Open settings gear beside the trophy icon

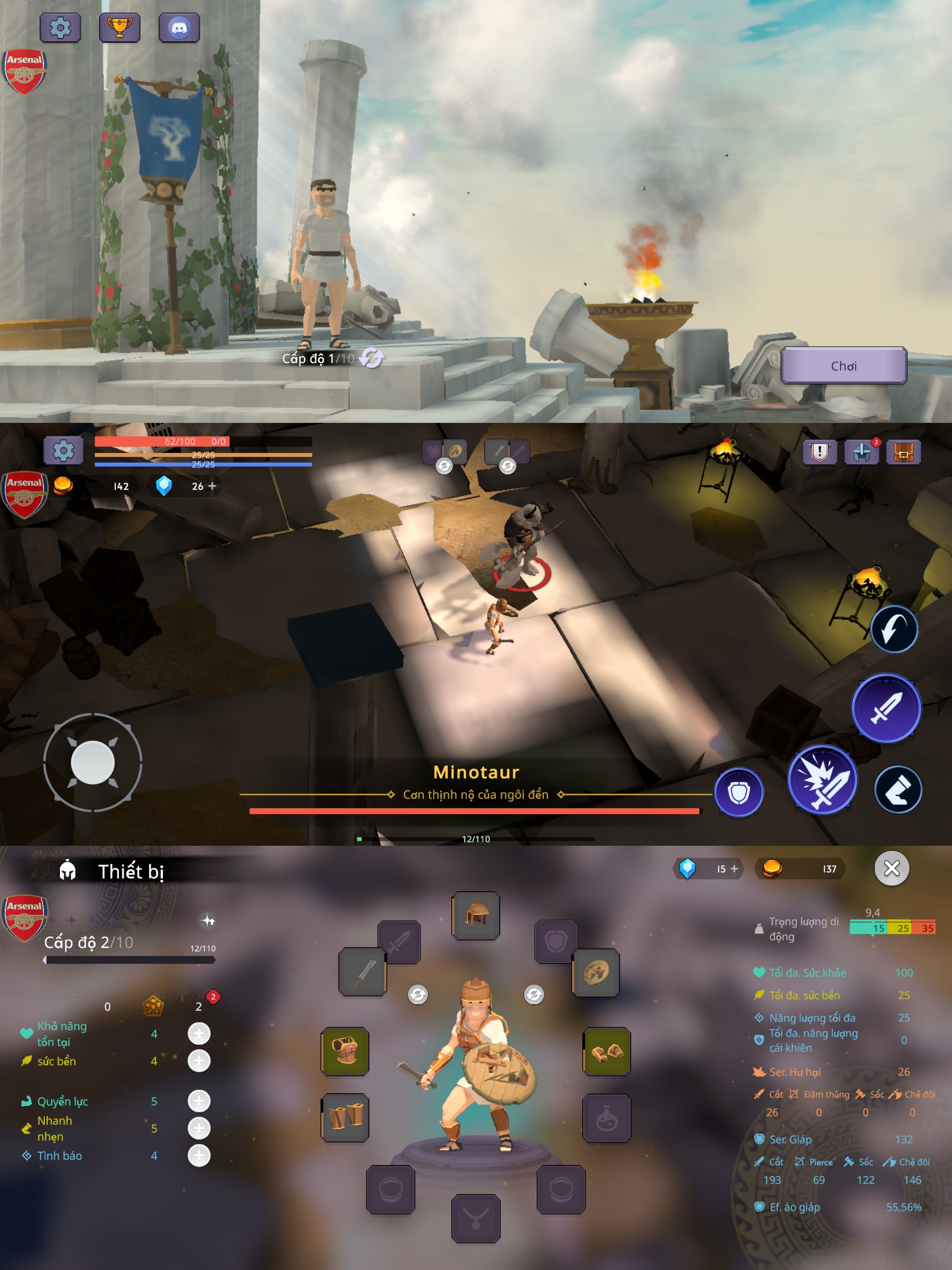pyautogui.click(x=59, y=27)
